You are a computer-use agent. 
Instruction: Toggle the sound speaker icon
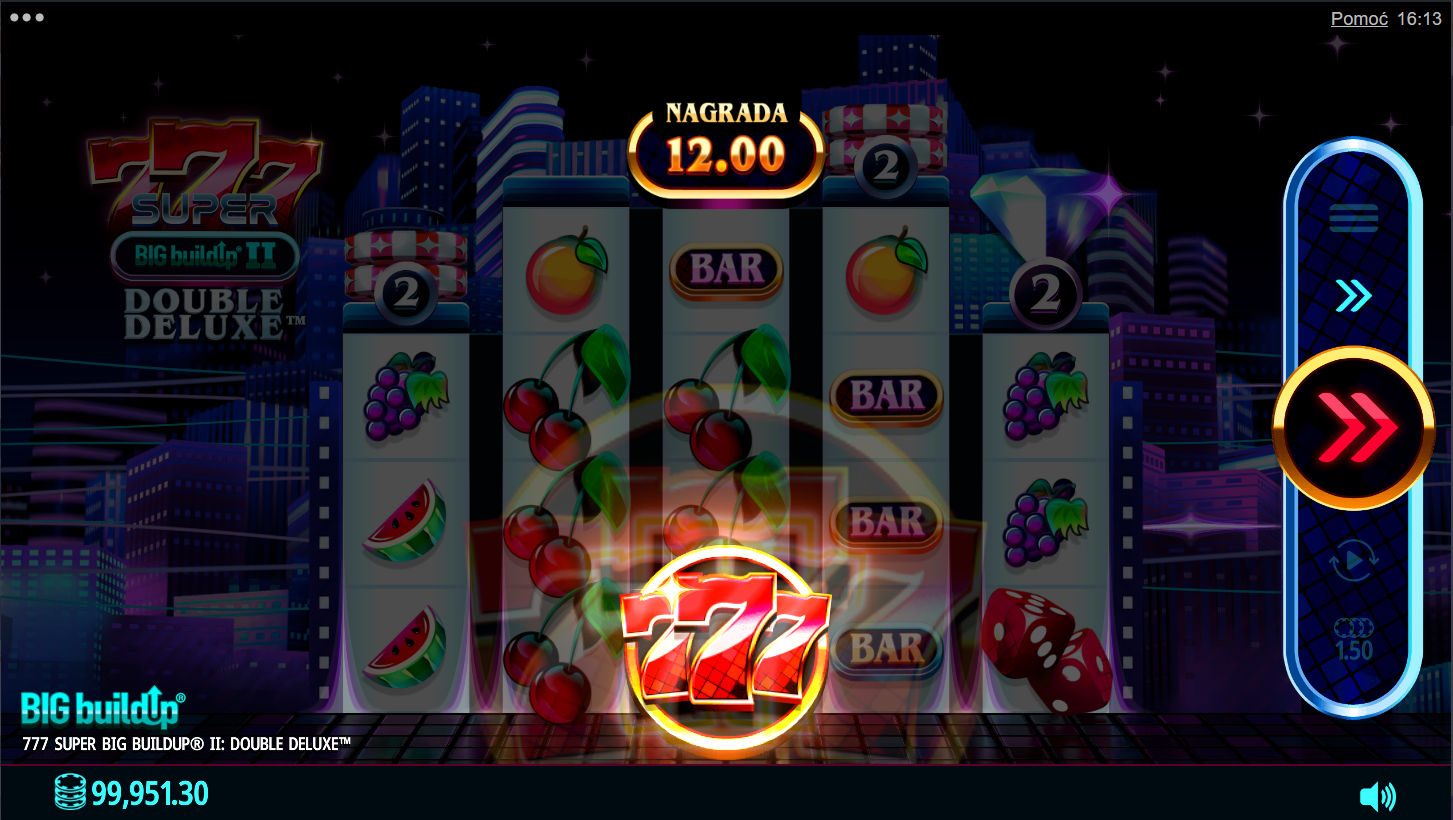pos(1377,796)
